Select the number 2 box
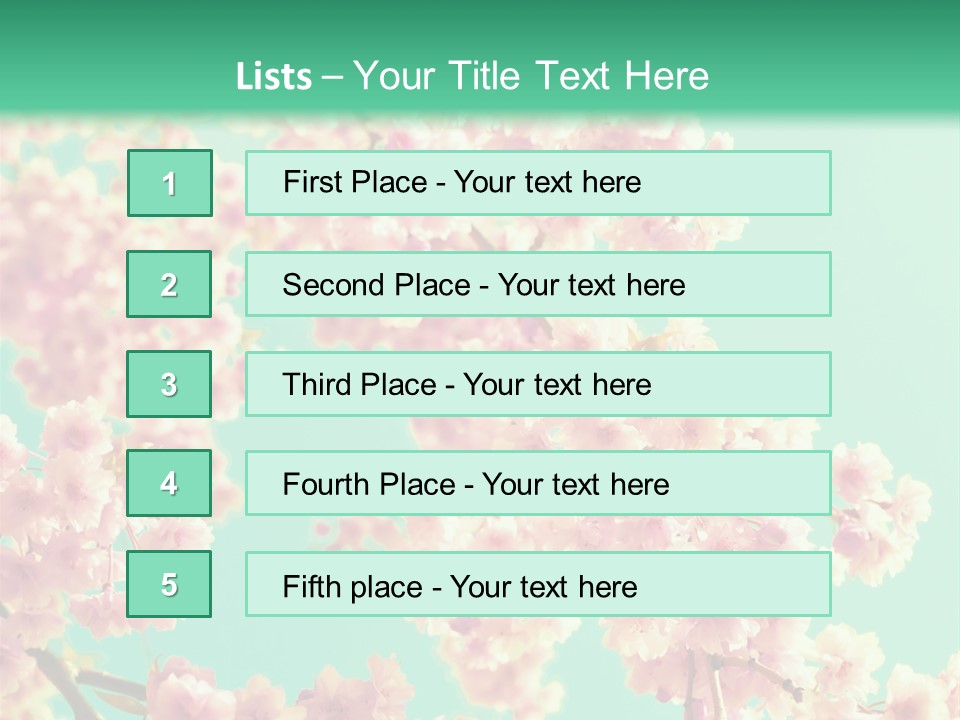Screen dimensions: 960x720 pyautogui.click(x=169, y=284)
